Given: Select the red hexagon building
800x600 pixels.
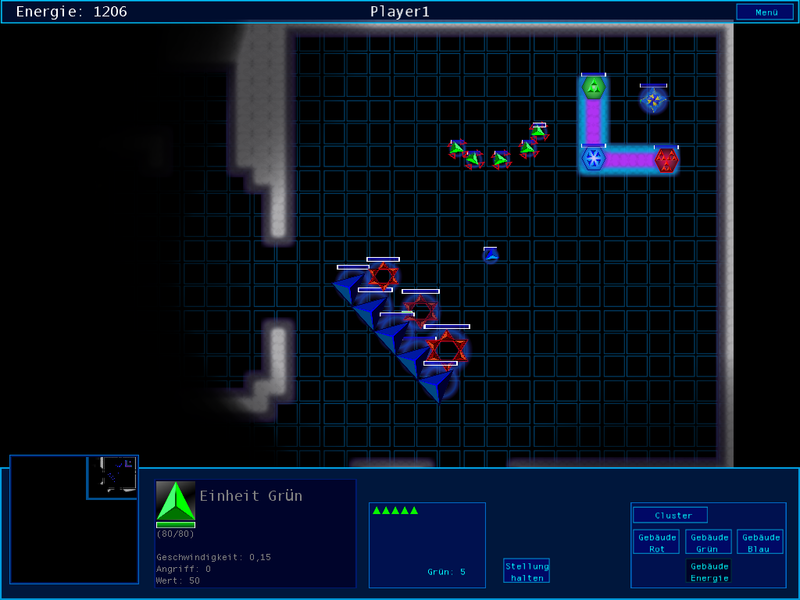Looking at the screenshot, I should (x=666, y=159).
